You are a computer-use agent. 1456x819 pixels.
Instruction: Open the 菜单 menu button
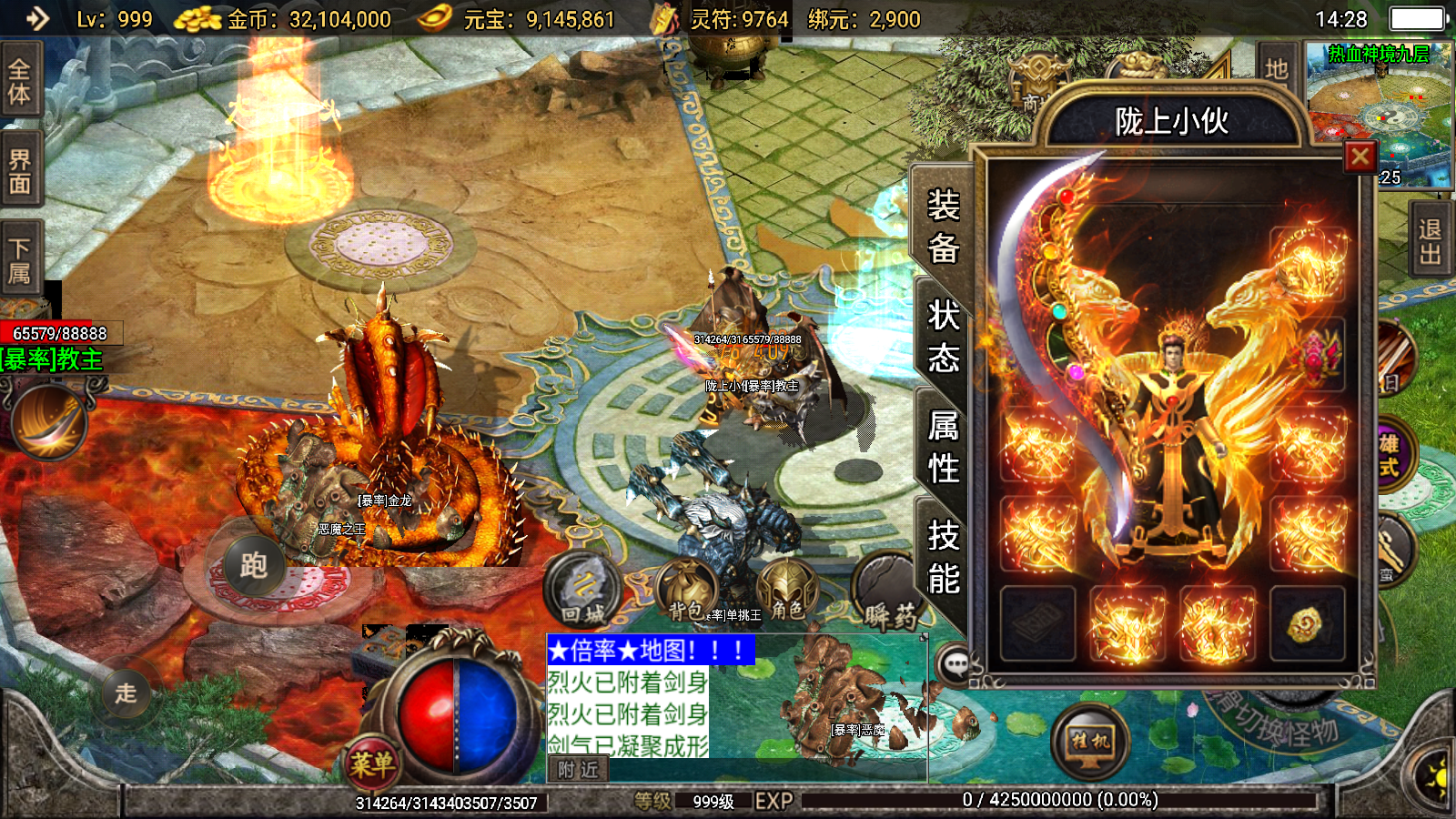click(373, 763)
